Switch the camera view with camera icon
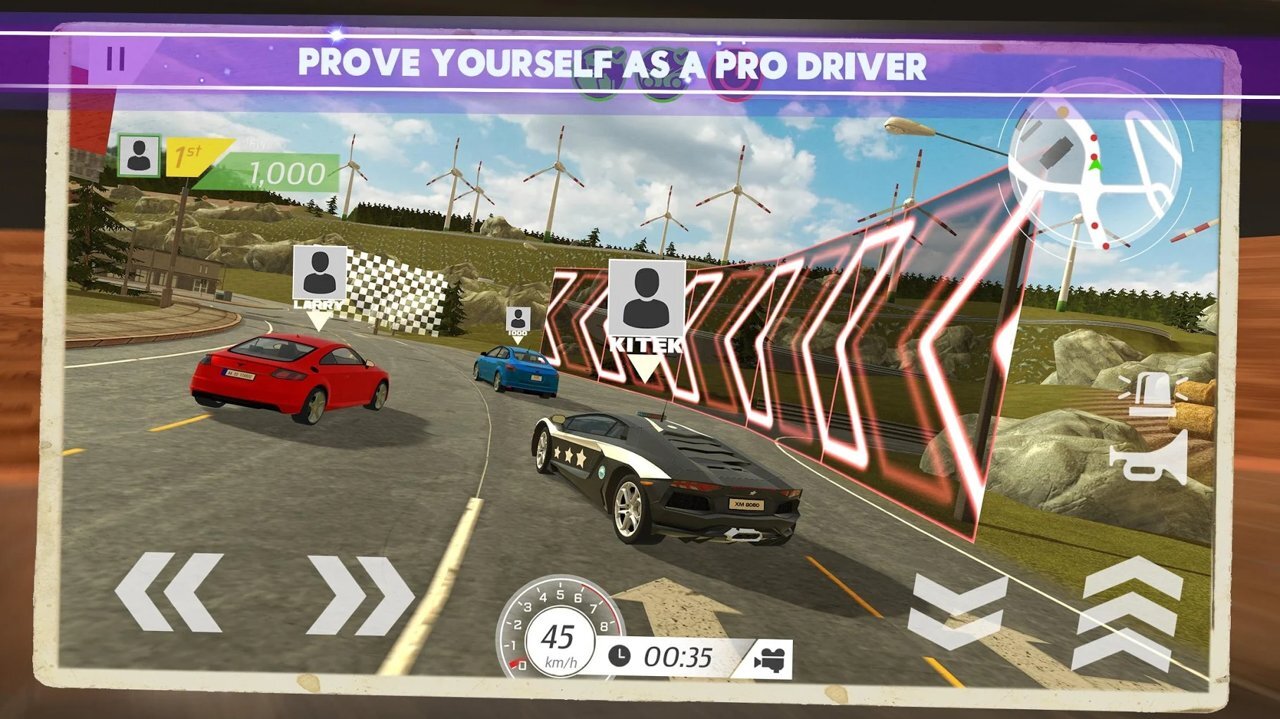The height and width of the screenshot is (719, 1280). [769, 659]
